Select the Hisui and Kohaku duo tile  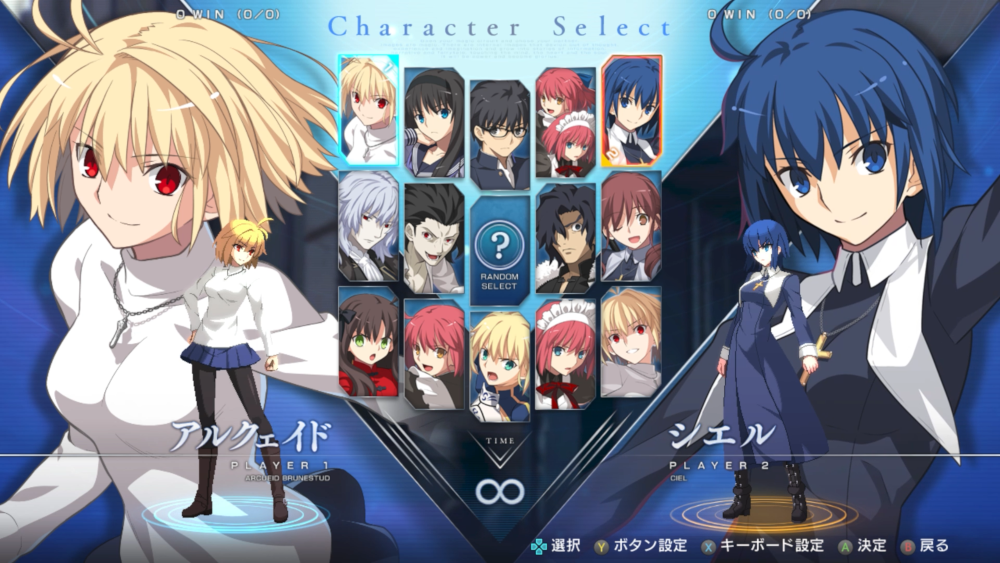click(565, 122)
